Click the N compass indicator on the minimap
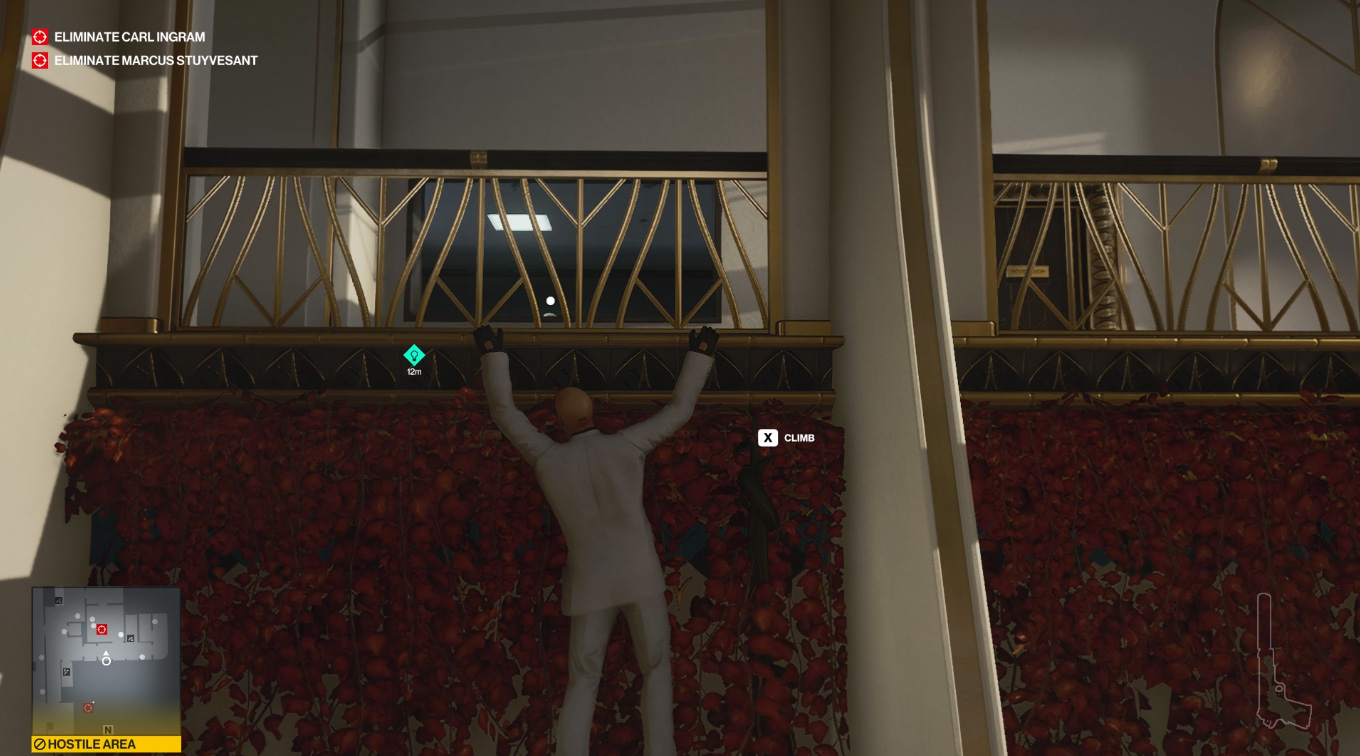Image resolution: width=1360 pixels, height=756 pixels. [x=108, y=728]
